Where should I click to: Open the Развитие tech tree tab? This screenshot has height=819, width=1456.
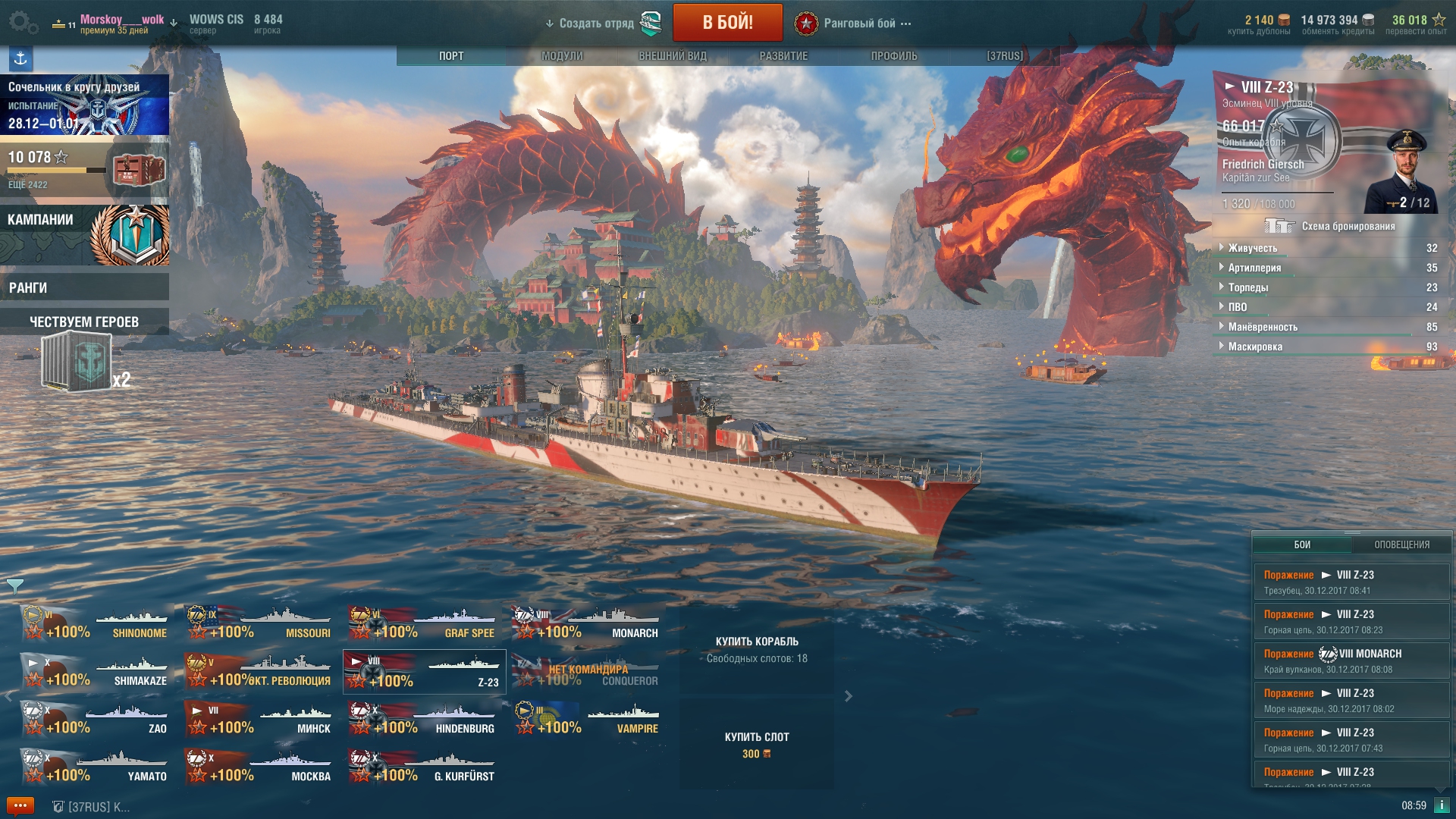click(783, 56)
